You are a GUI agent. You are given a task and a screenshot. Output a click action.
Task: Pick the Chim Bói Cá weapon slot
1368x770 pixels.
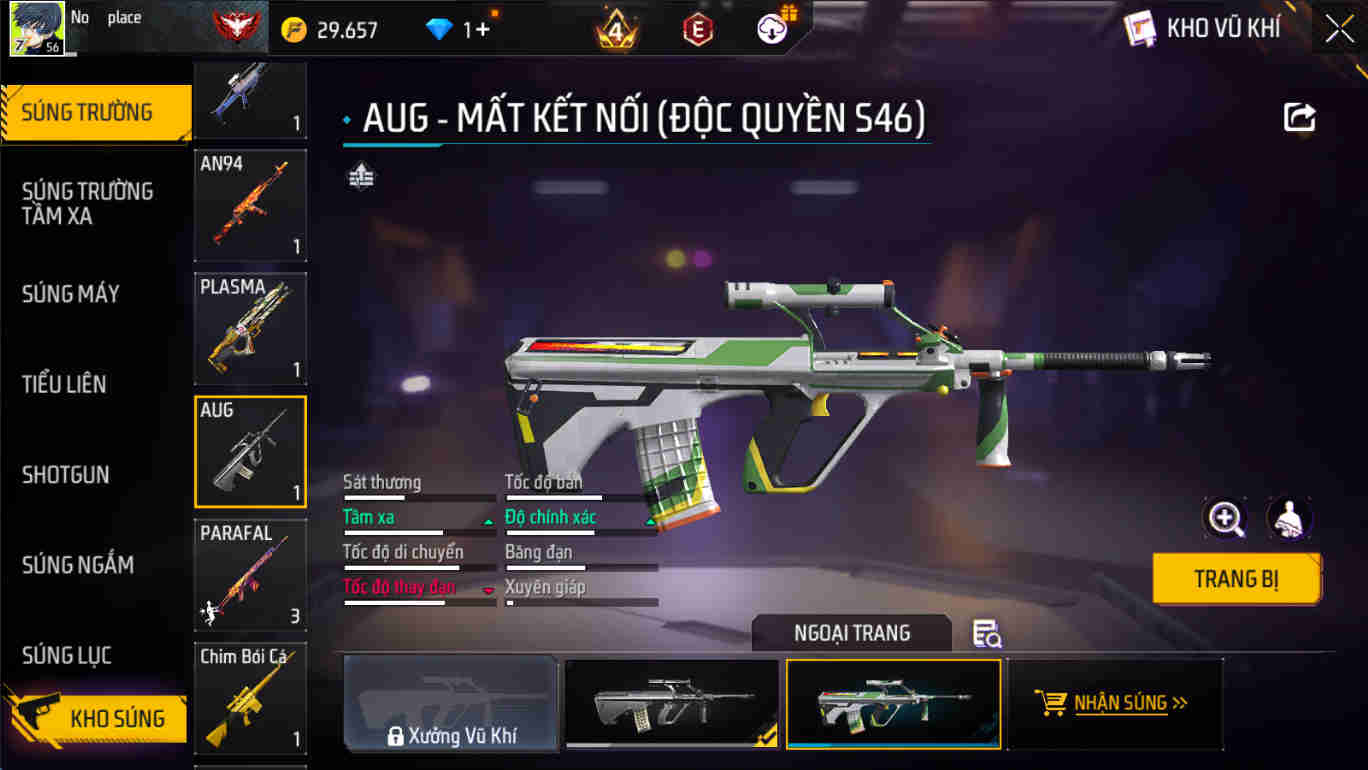250,697
